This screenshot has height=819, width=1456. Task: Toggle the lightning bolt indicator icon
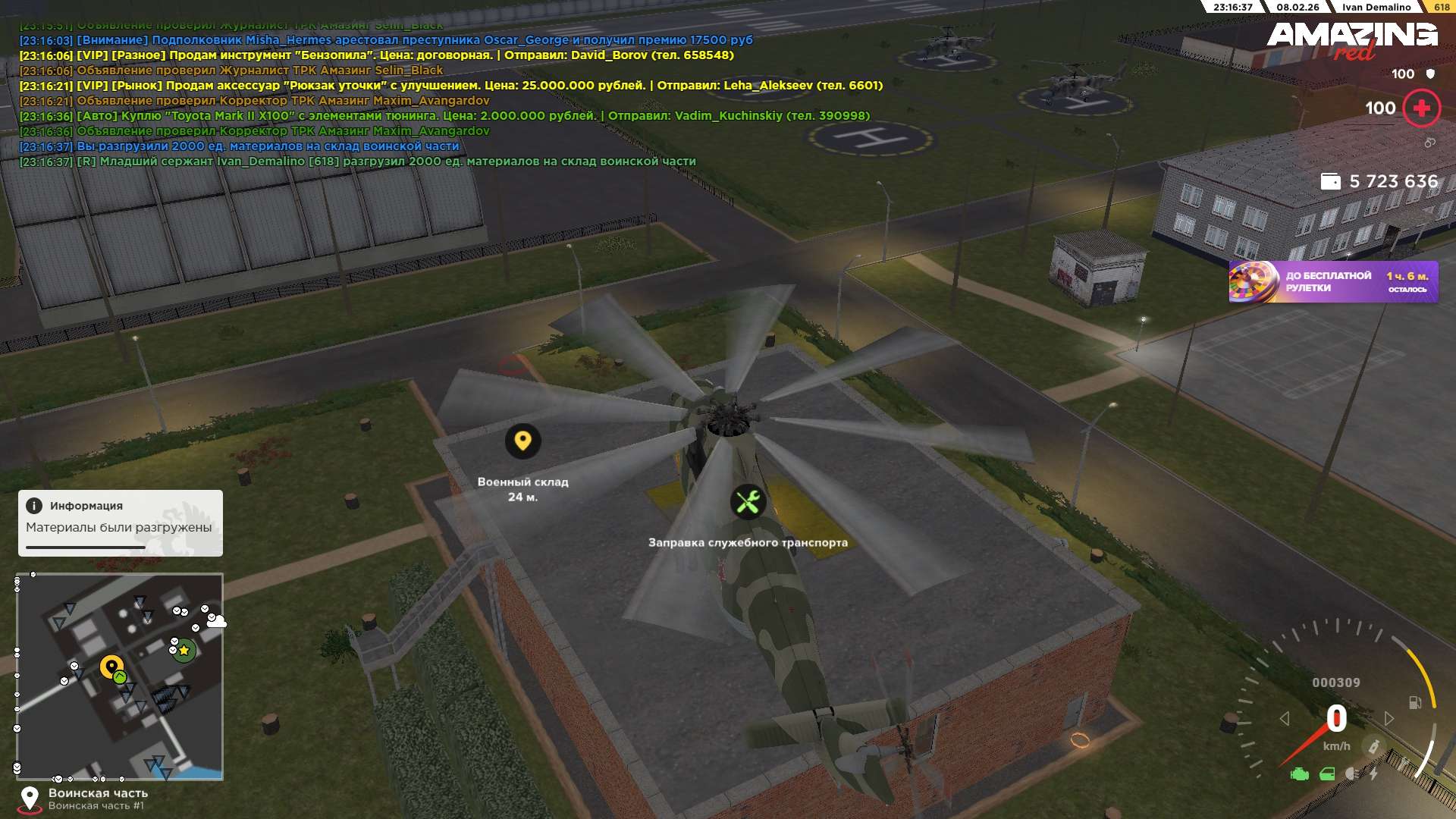point(1373,773)
